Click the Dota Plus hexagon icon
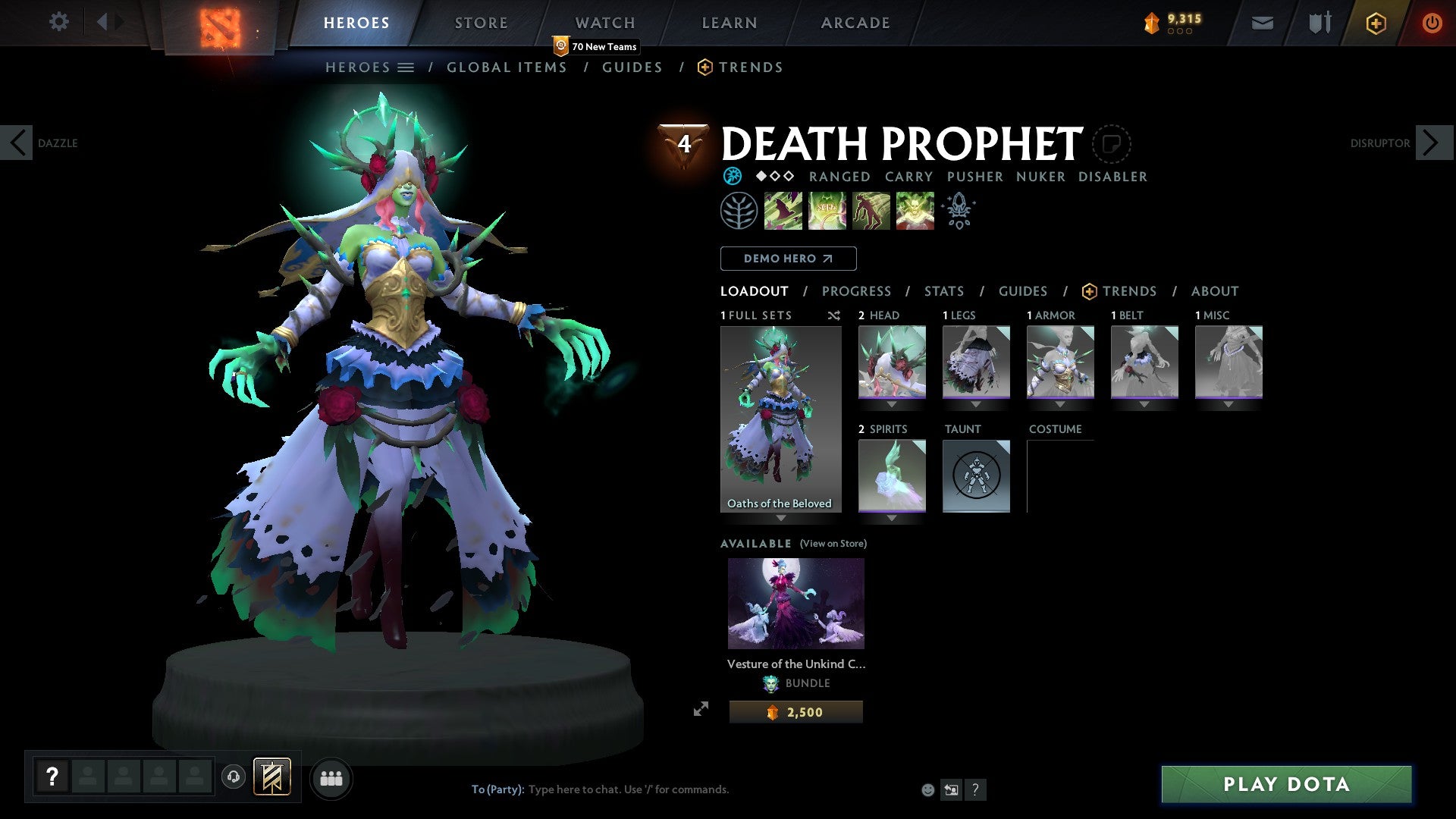 (x=1375, y=23)
